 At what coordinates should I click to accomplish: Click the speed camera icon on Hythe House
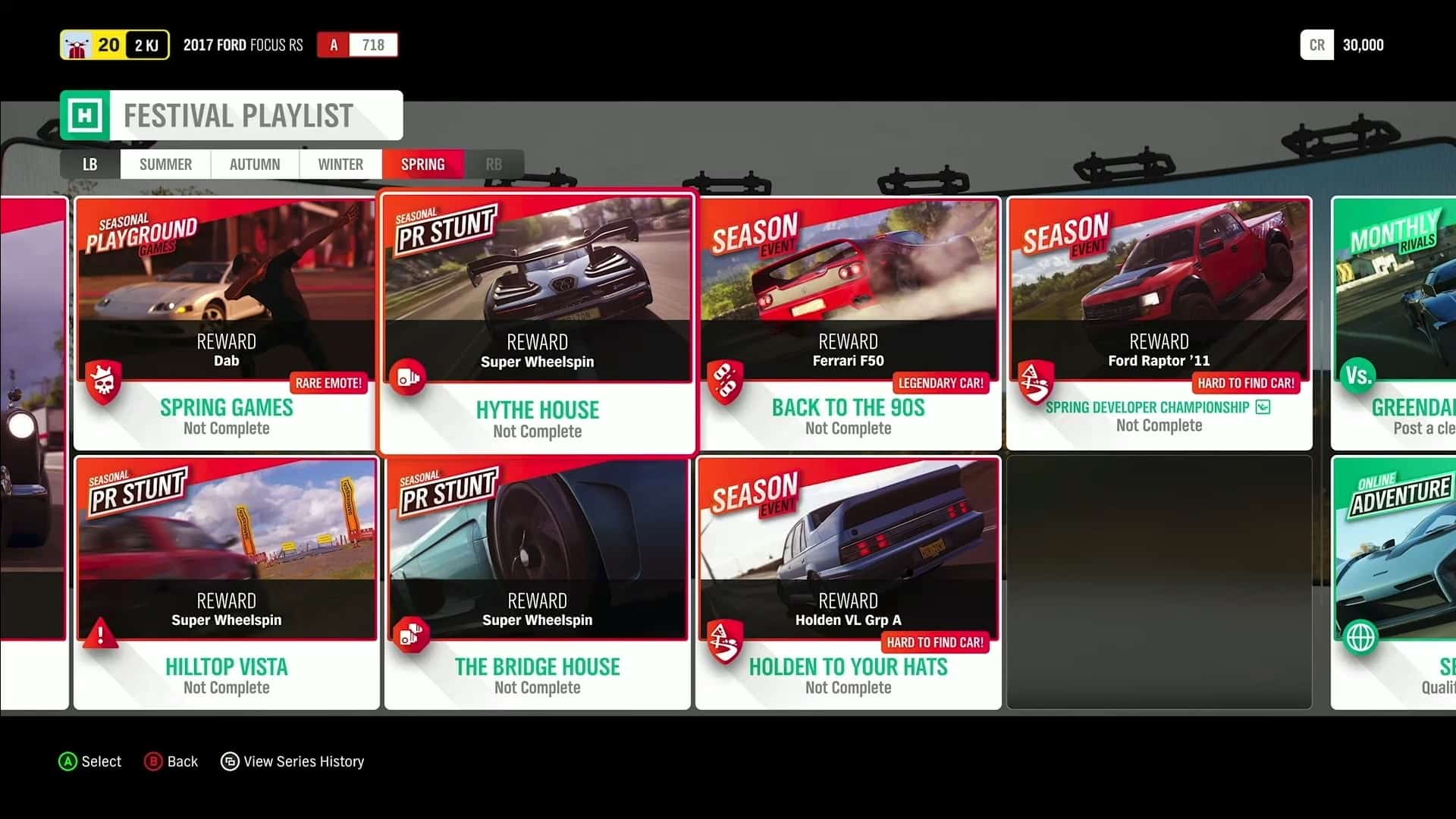coord(409,378)
